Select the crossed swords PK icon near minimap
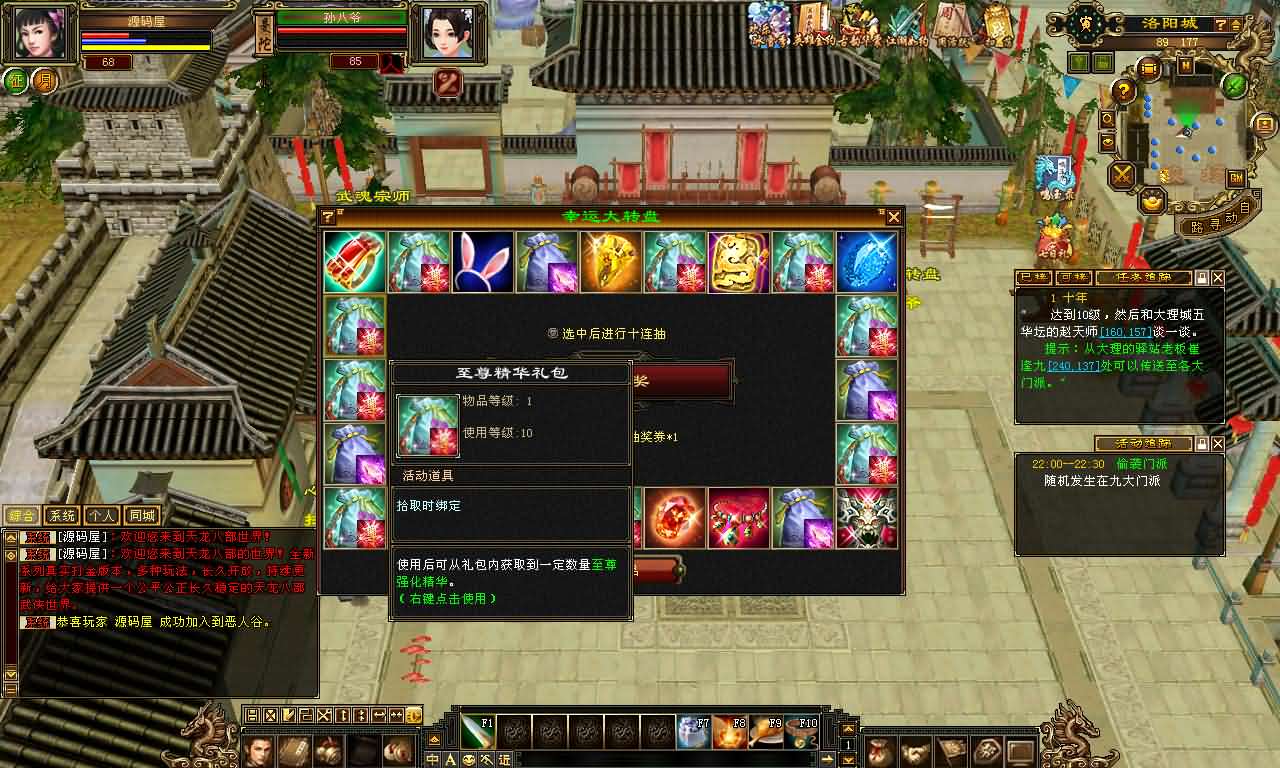The width and height of the screenshot is (1280, 768). [x=1119, y=175]
